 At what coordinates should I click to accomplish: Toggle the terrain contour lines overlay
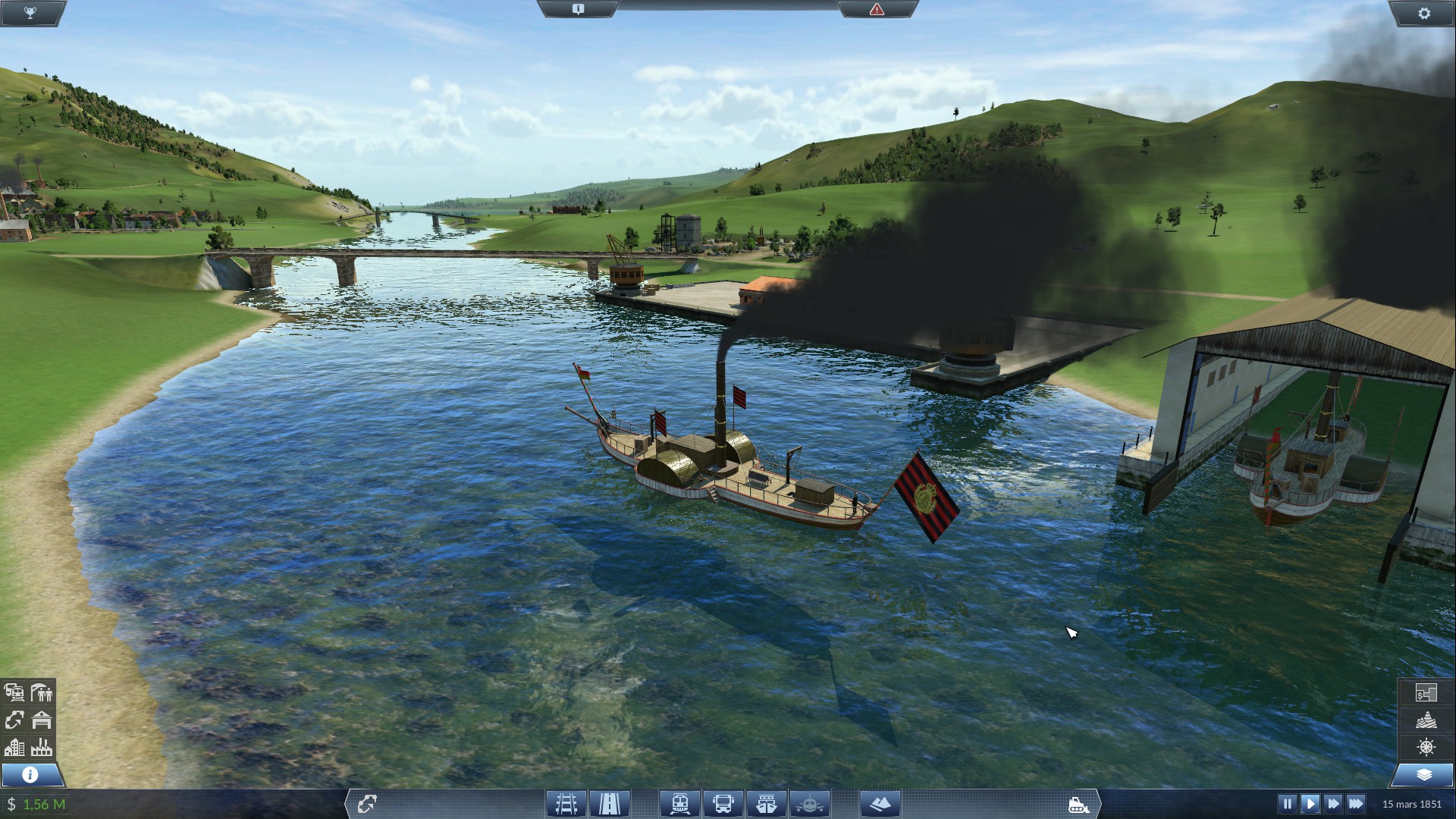click(x=1426, y=720)
